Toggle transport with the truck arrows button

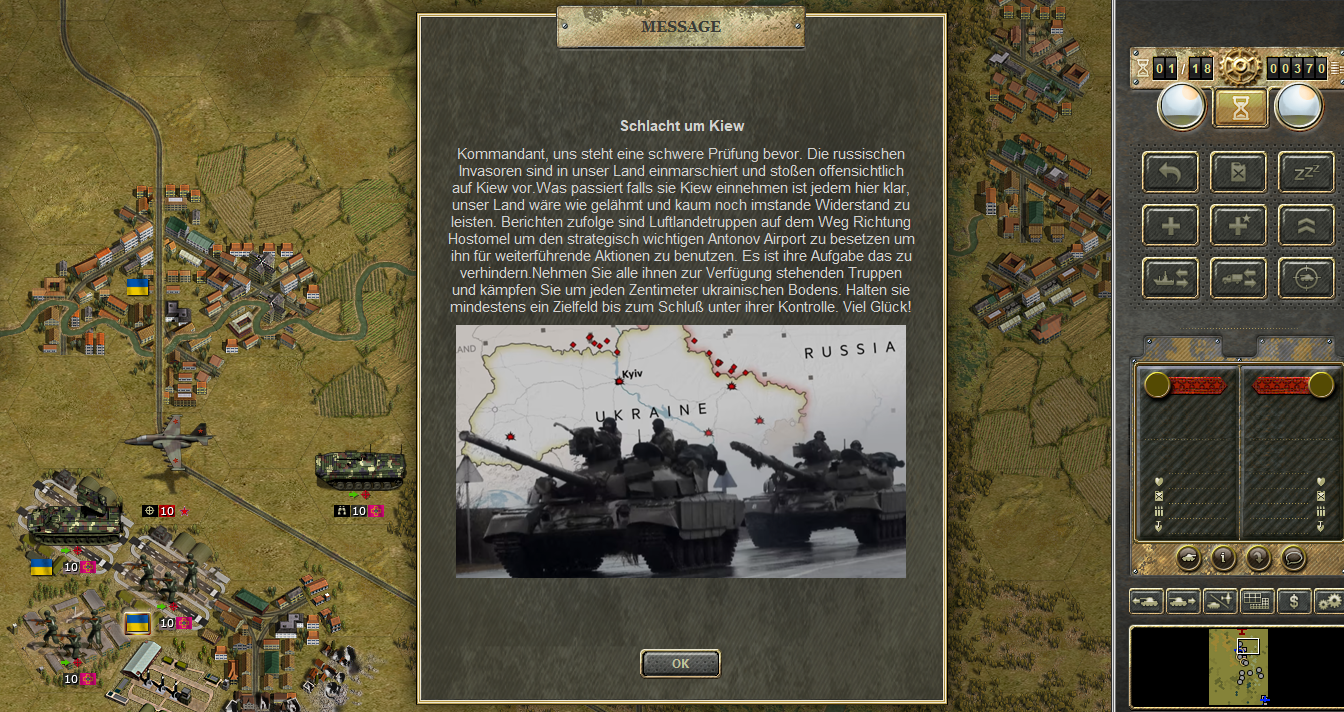(x=1238, y=278)
